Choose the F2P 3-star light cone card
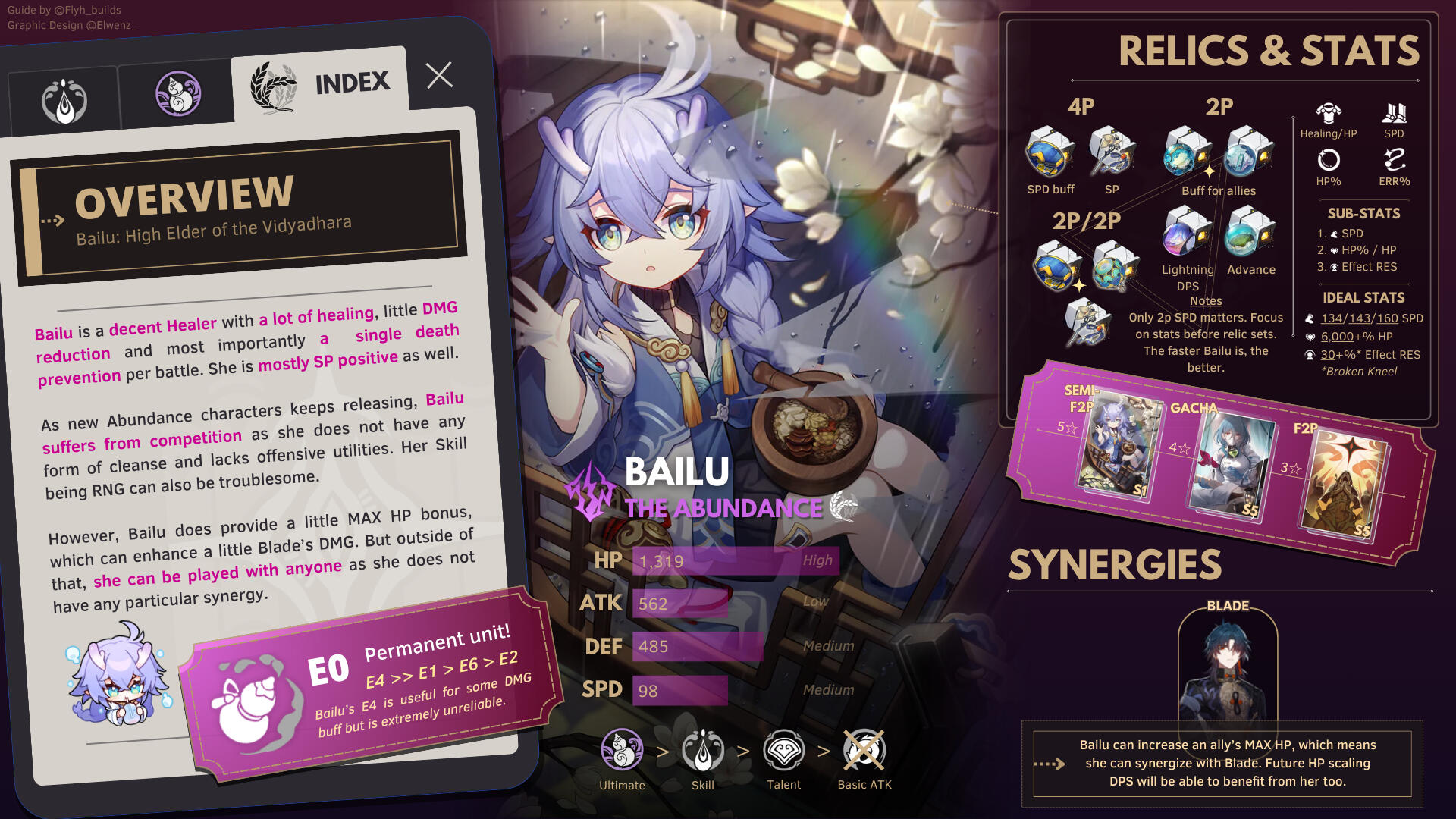 [1343, 484]
